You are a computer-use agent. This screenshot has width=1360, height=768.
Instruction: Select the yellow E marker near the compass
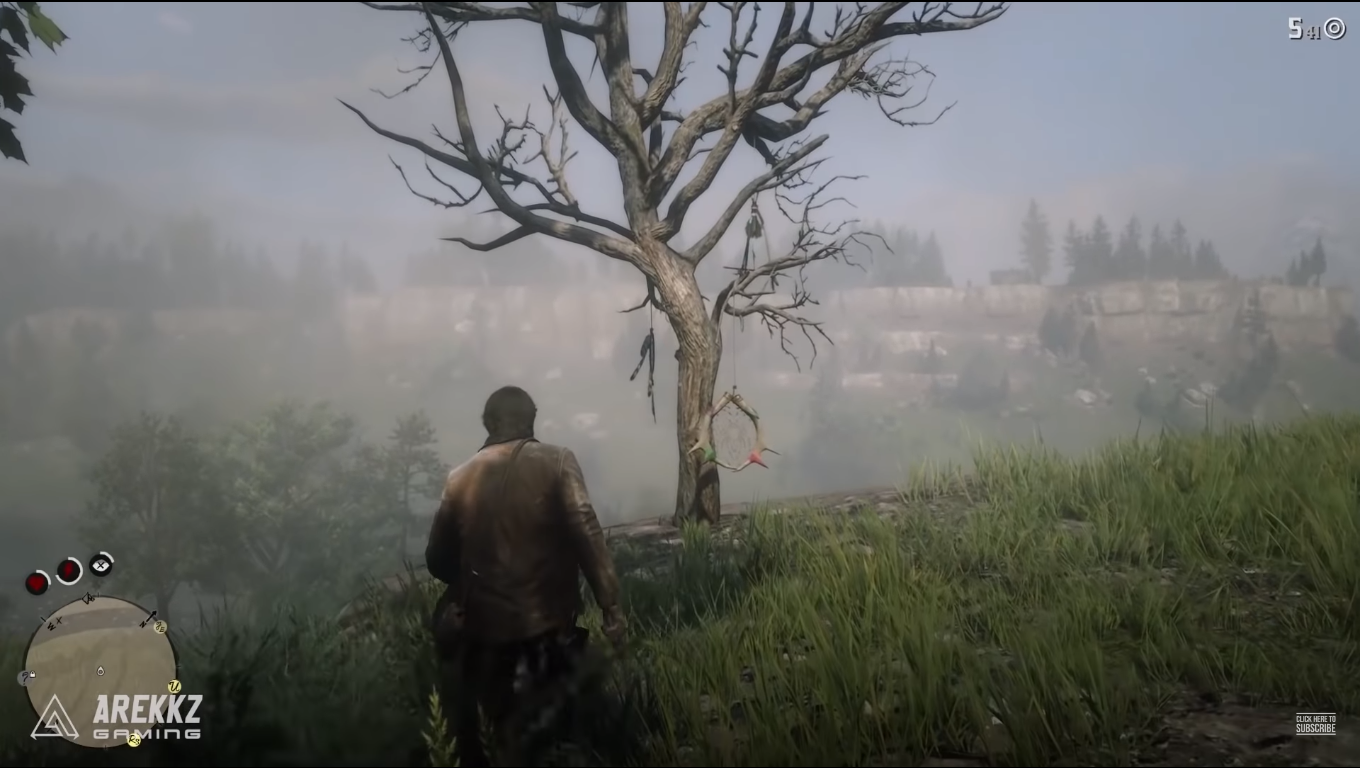pos(161,627)
